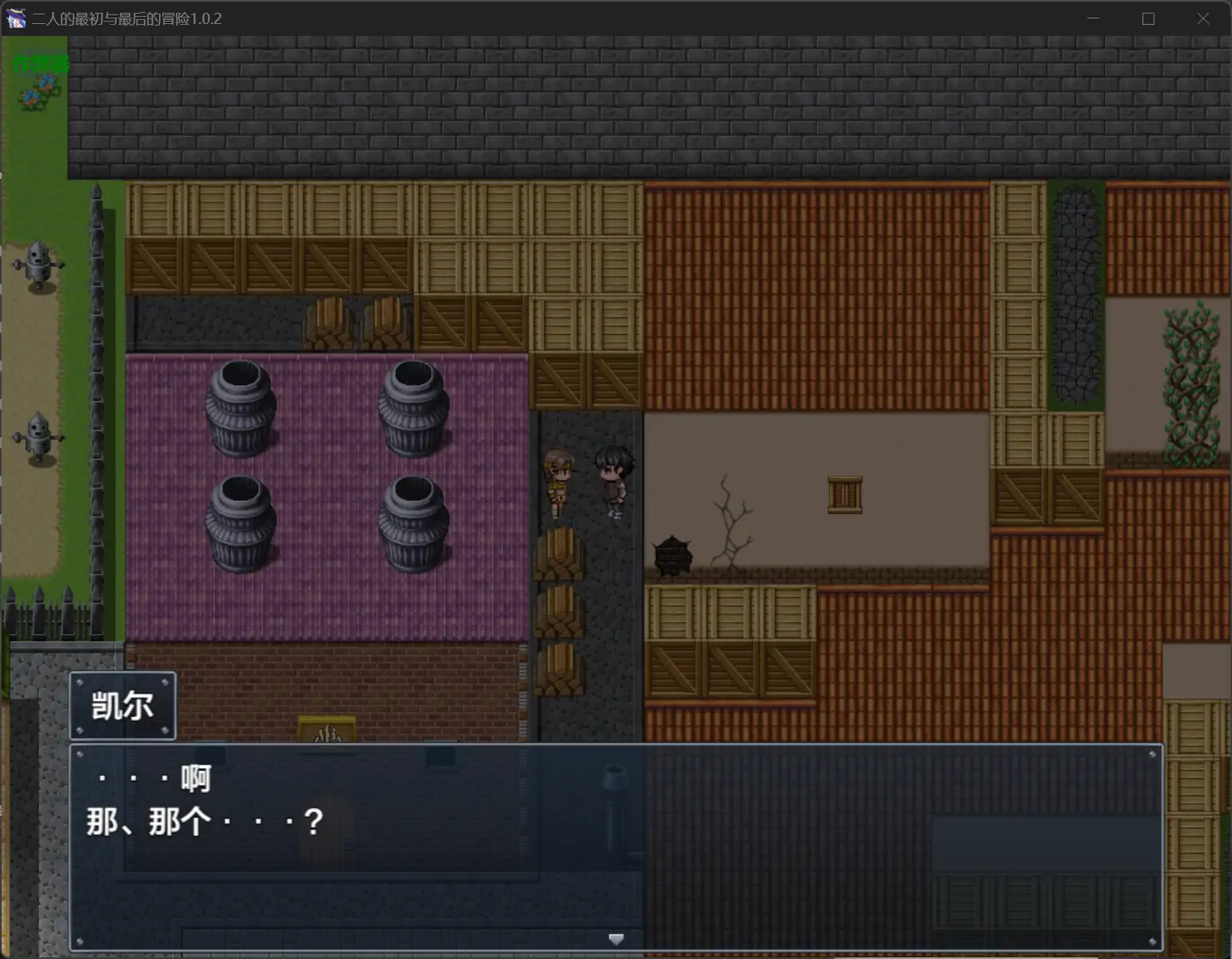Click the continue arrow at the dialogue bottom
The height and width of the screenshot is (959, 1232).
[616, 939]
